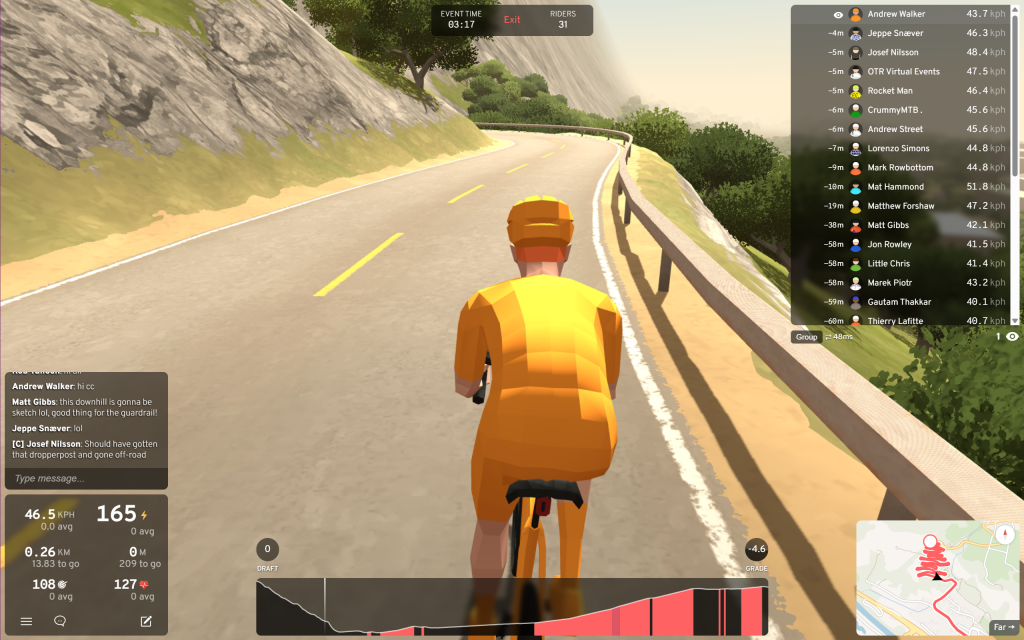
Task: Click Gautam Thakkar in the rider list
Action: tap(899, 302)
